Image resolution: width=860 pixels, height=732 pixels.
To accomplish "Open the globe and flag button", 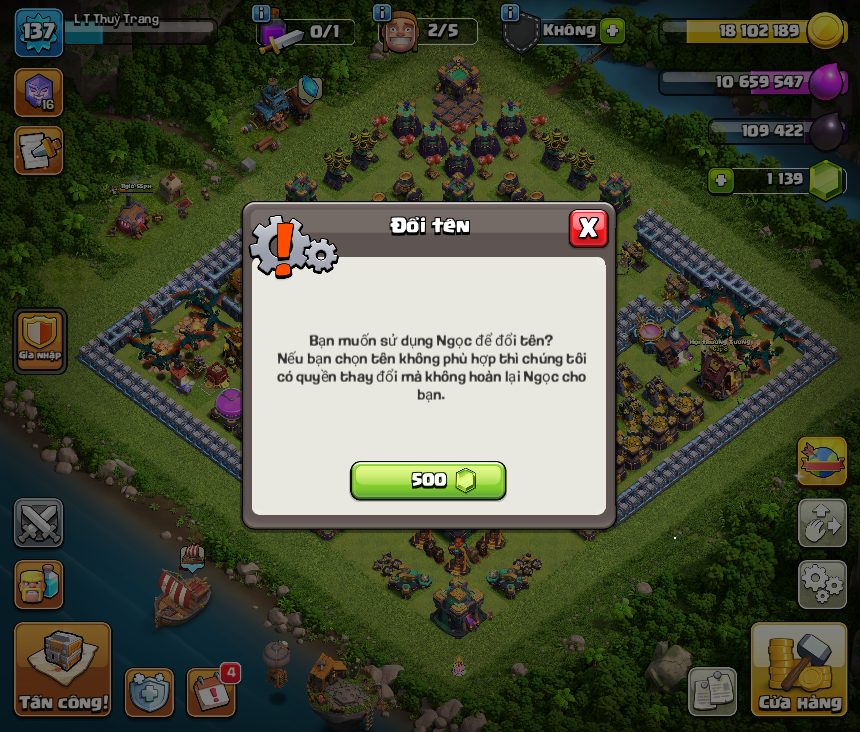I will pyautogui.click(x=822, y=461).
